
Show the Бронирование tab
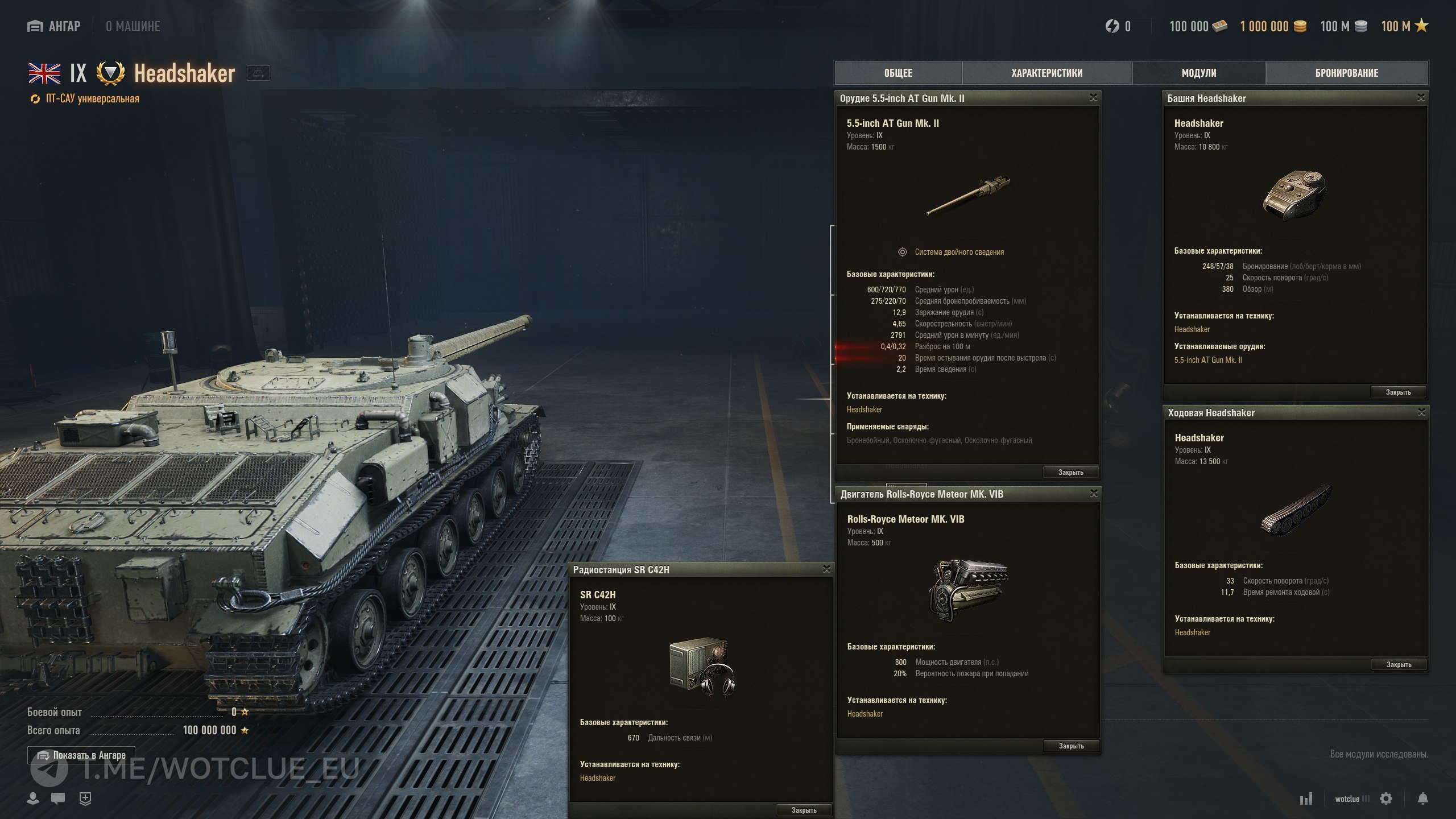click(x=1347, y=73)
